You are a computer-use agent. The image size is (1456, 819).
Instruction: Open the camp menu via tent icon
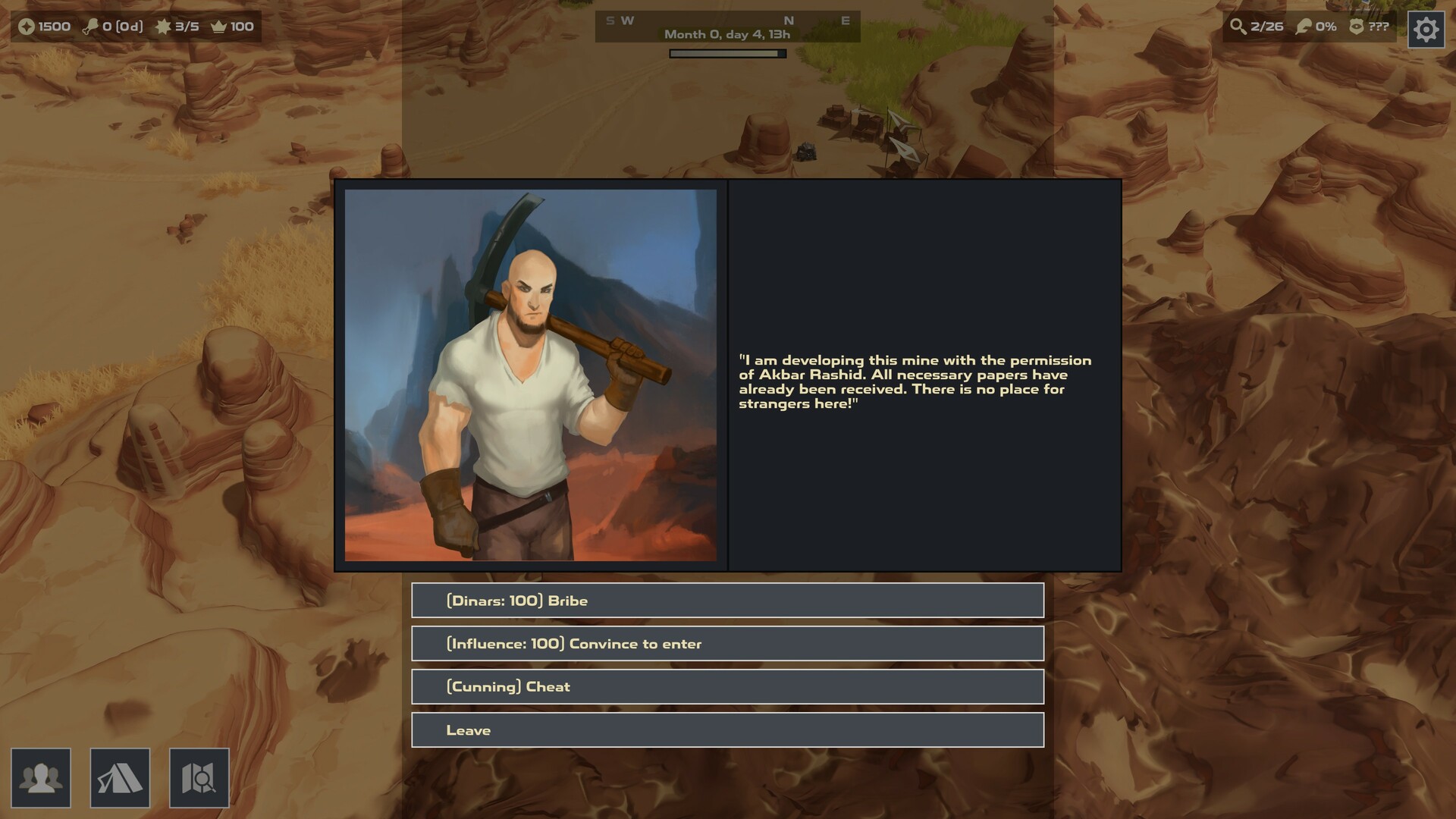(x=121, y=778)
